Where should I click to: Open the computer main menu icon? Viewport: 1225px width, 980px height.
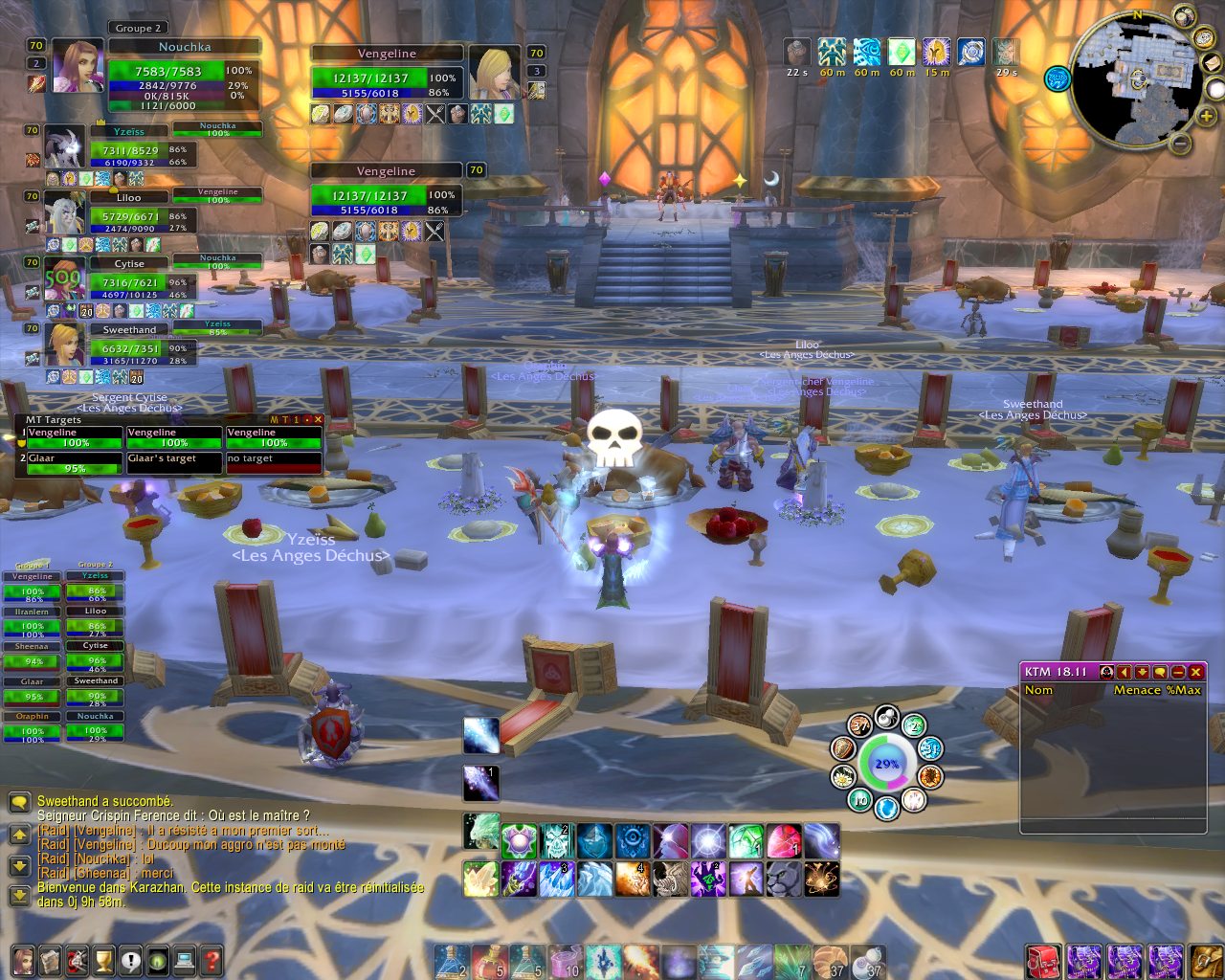click(x=184, y=959)
